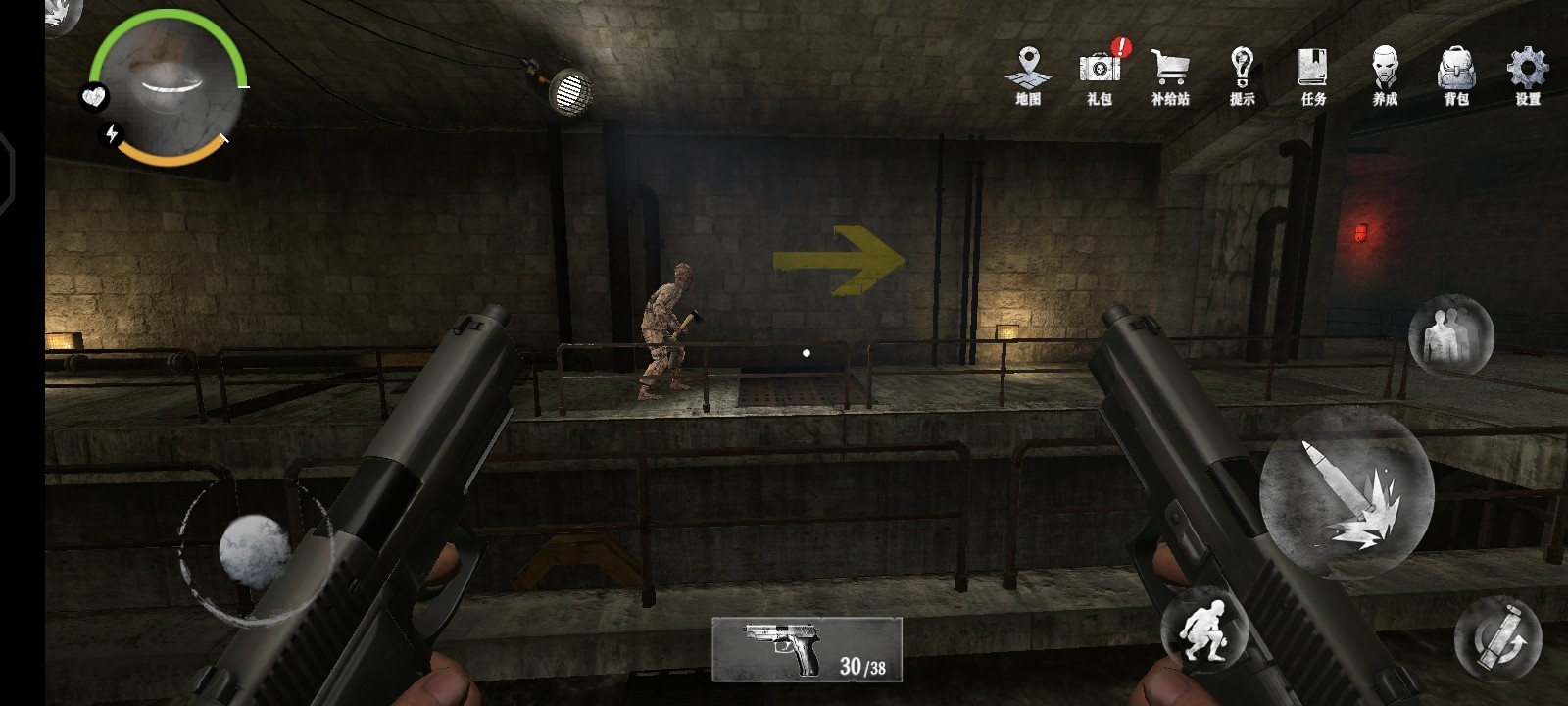This screenshot has height=706, width=1568.
Task: Open the 补给站 supply shop cart
Action: [x=1170, y=75]
